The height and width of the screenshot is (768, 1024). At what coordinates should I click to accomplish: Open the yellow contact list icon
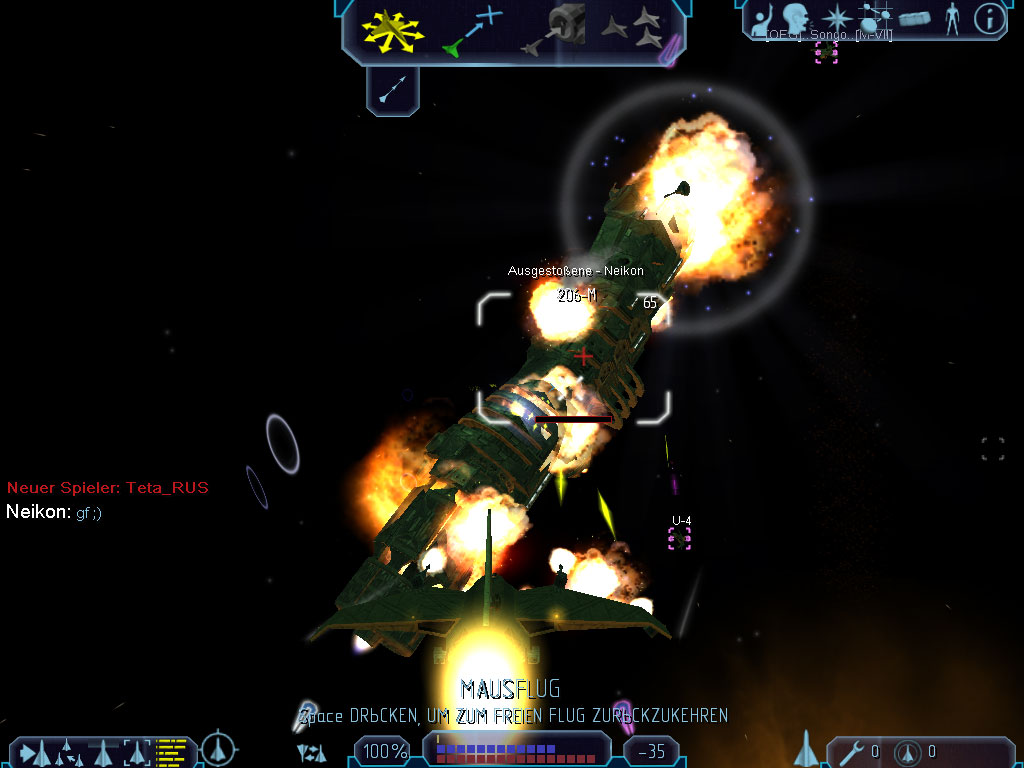point(172,750)
